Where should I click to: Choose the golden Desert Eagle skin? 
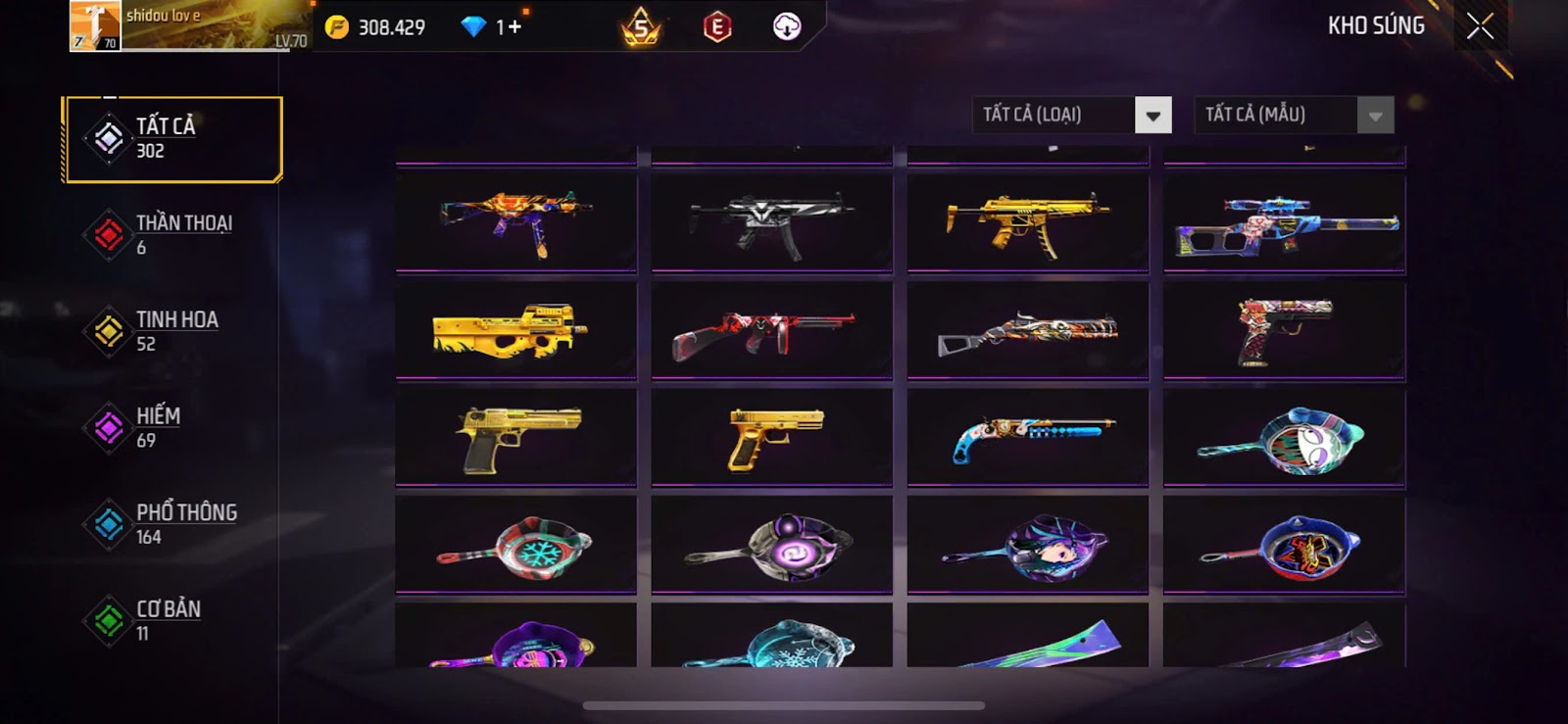[515, 437]
